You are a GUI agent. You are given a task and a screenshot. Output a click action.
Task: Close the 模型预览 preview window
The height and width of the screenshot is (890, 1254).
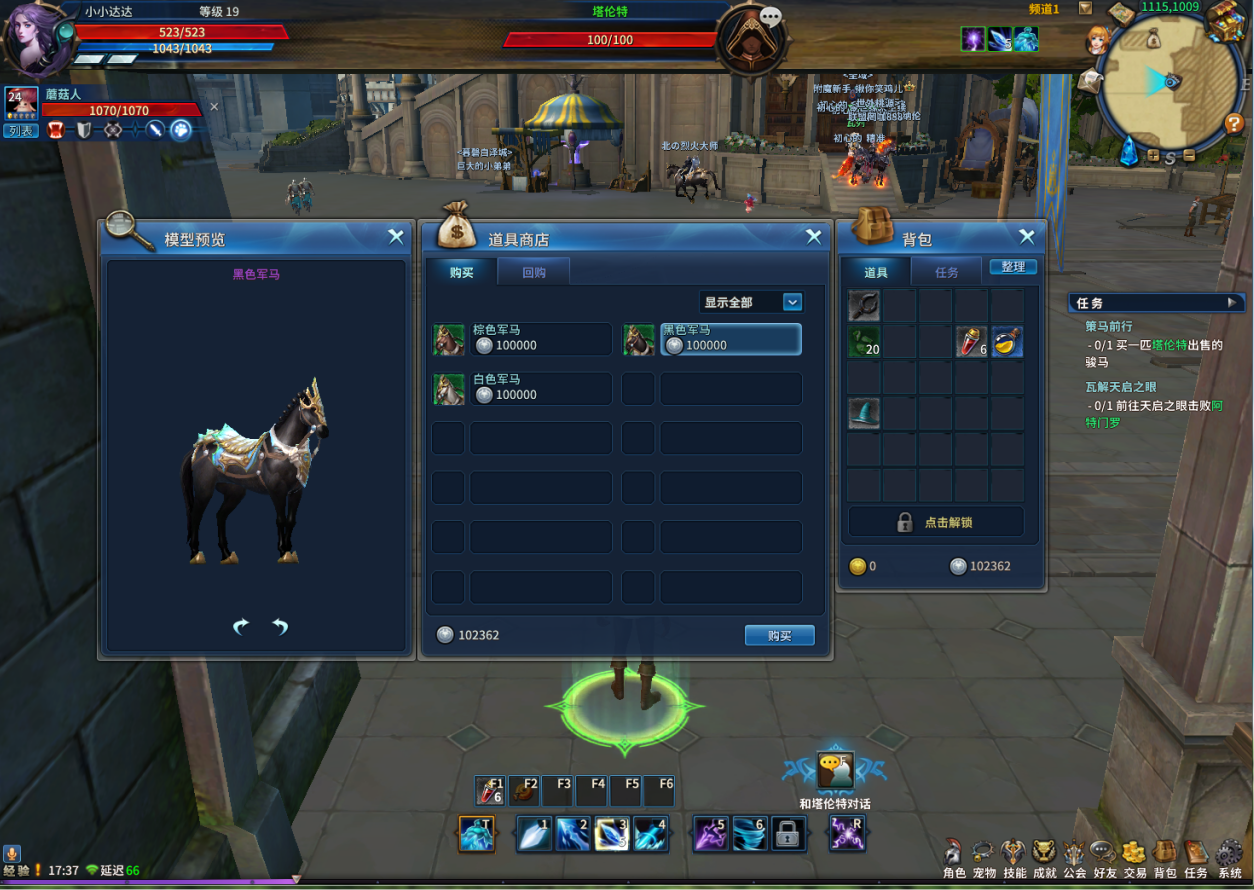coord(396,237)
